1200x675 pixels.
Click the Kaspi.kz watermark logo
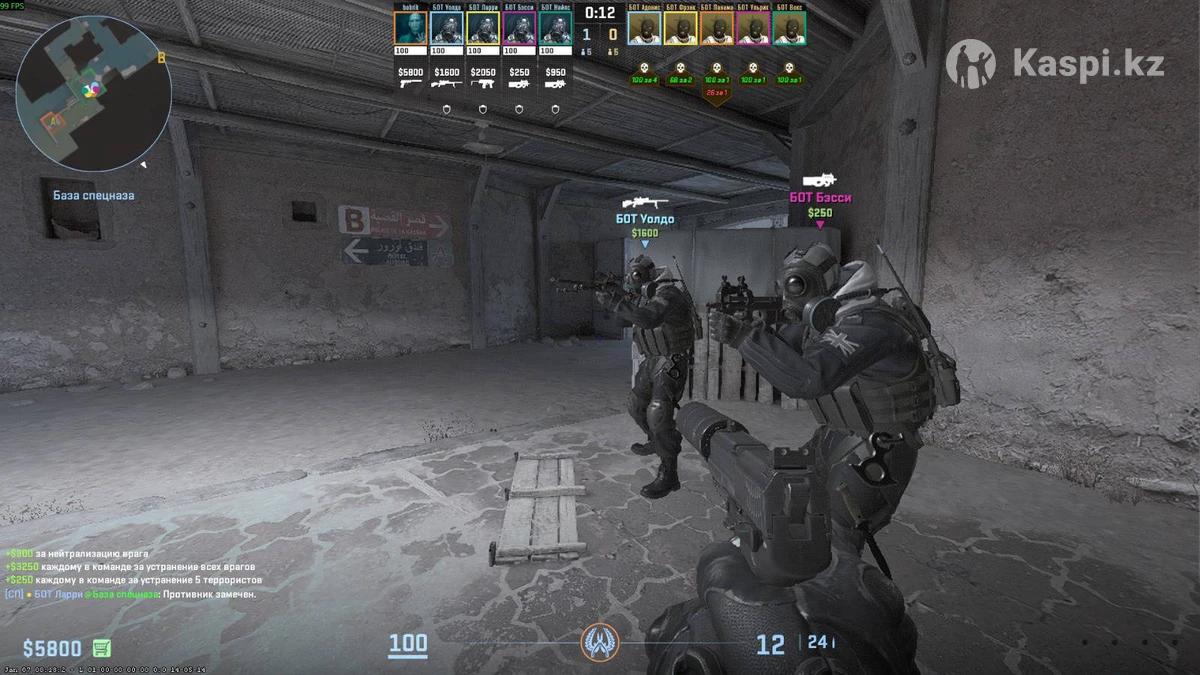pyautogui.click(x=1055, y=64)
